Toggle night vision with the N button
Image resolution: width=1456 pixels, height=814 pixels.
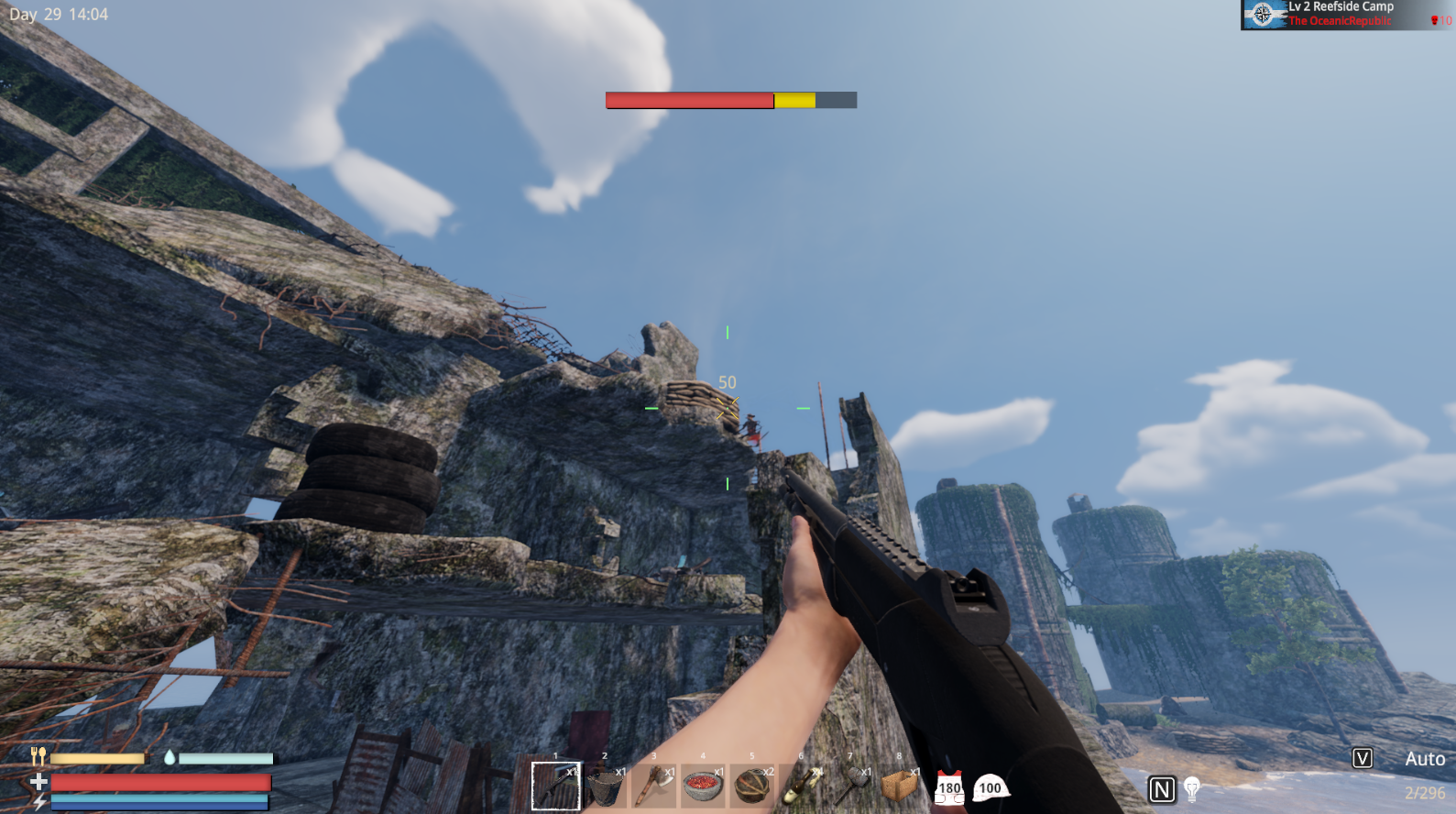1161,787
